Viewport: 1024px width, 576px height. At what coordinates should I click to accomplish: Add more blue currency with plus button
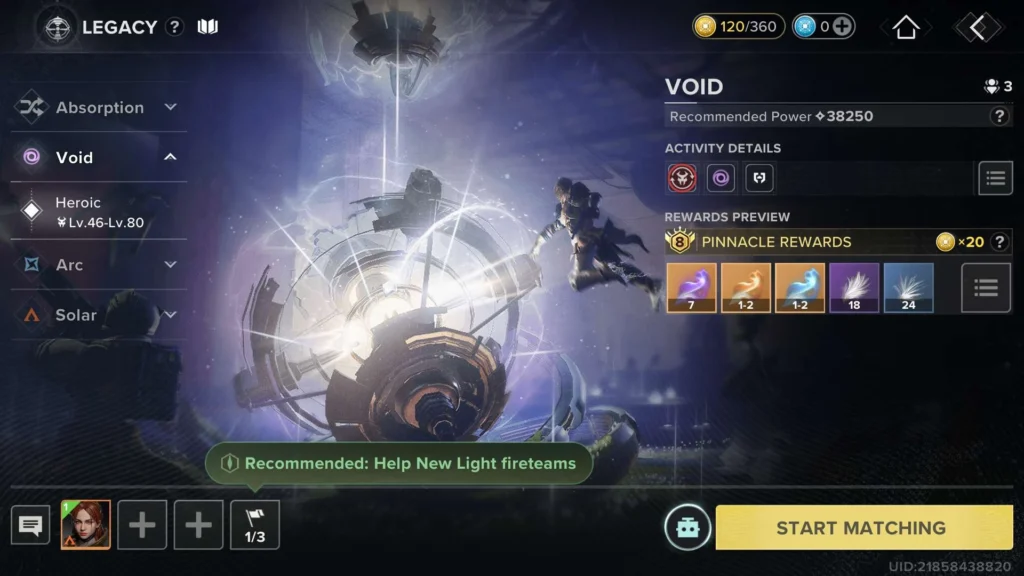(843, 27)
